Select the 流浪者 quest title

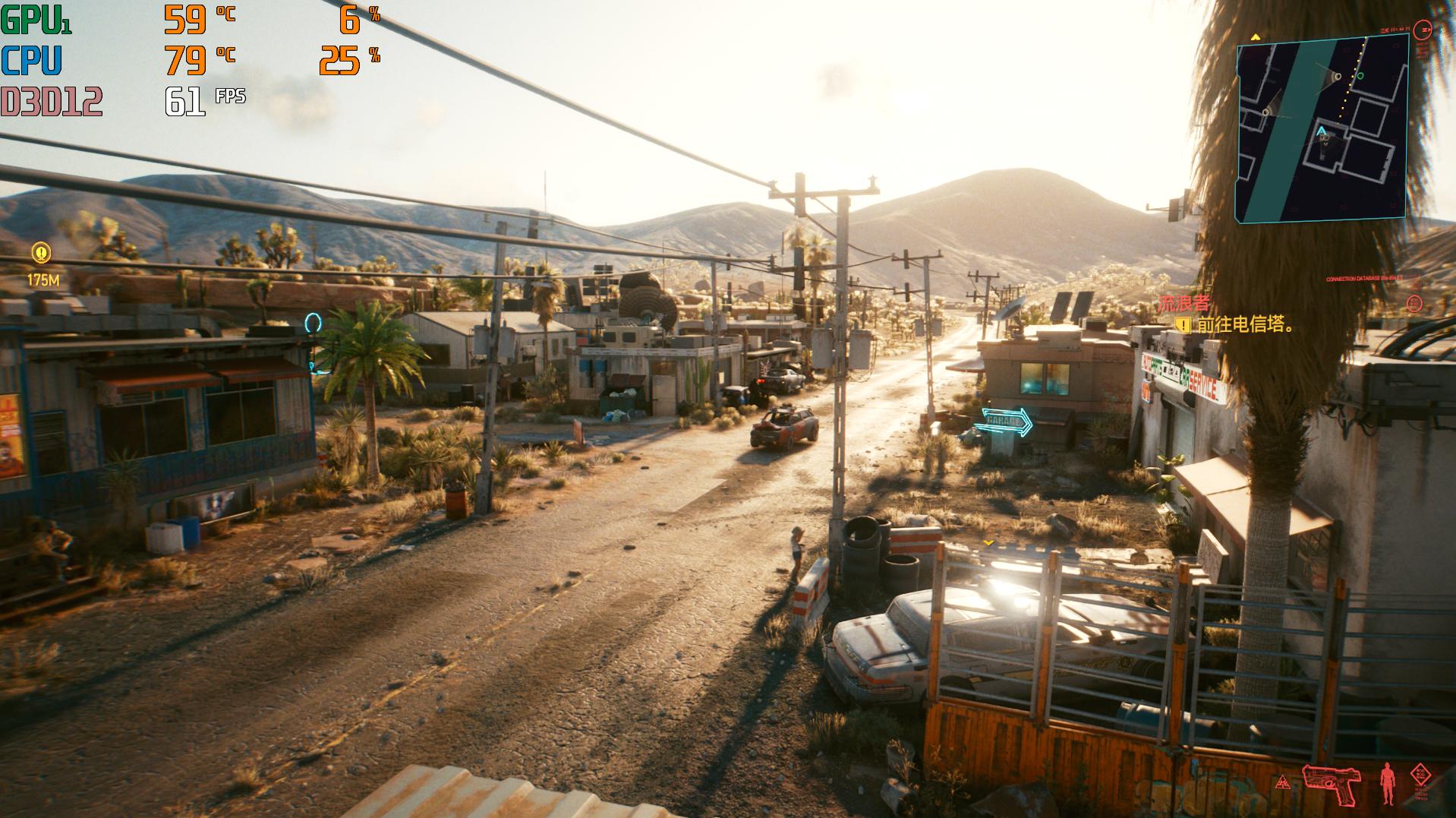(1183, 305)
